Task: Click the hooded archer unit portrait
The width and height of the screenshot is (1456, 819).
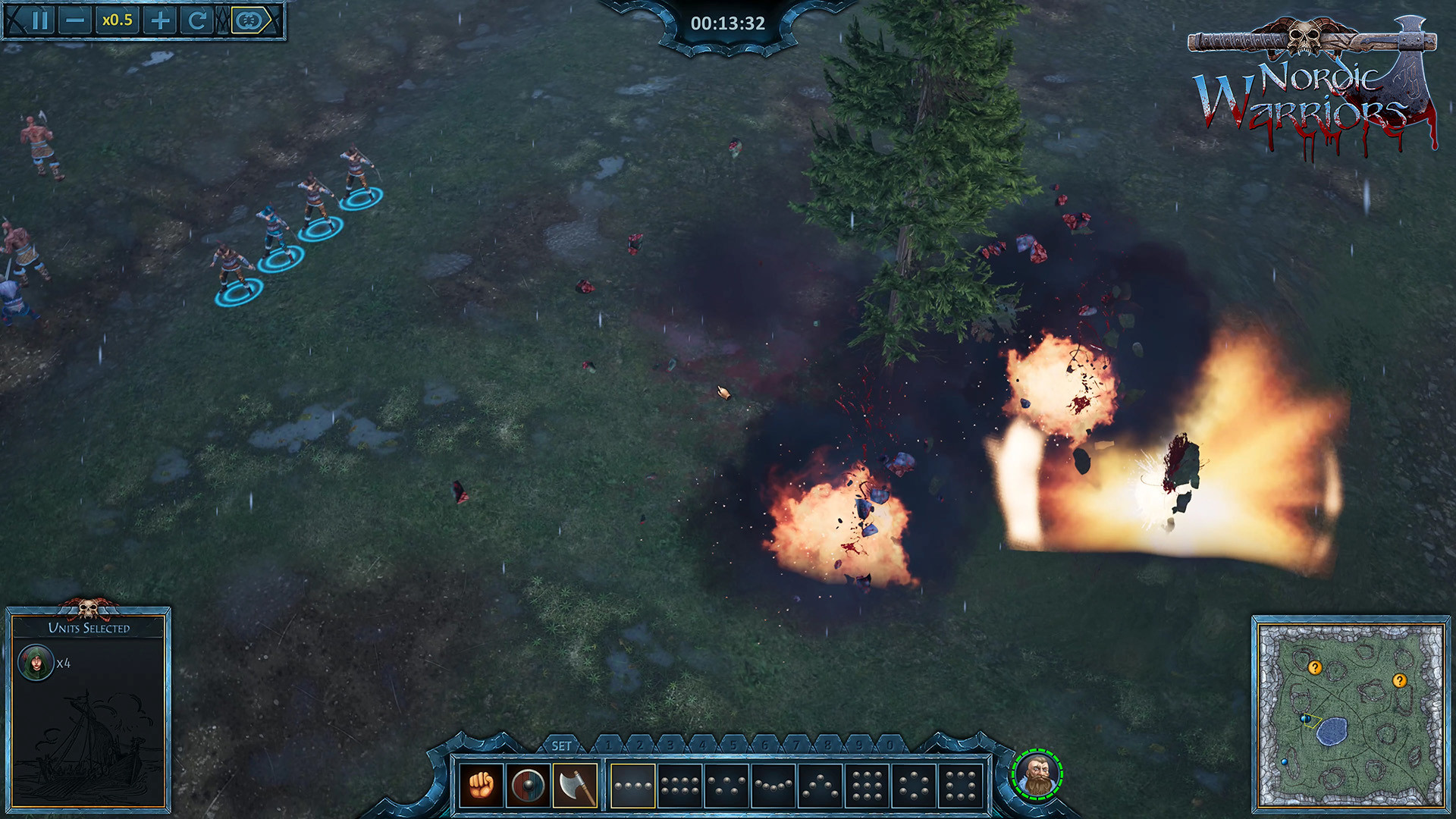Action: [36, 664]
